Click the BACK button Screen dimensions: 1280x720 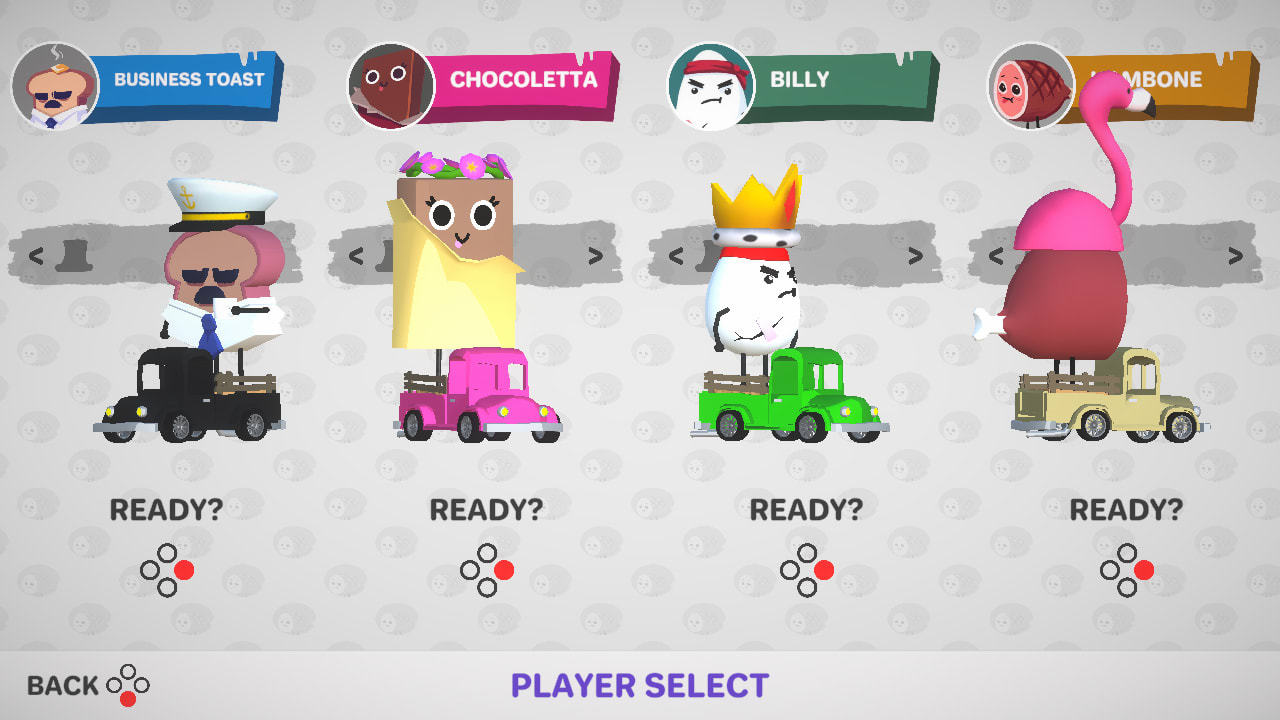point(63,686)
